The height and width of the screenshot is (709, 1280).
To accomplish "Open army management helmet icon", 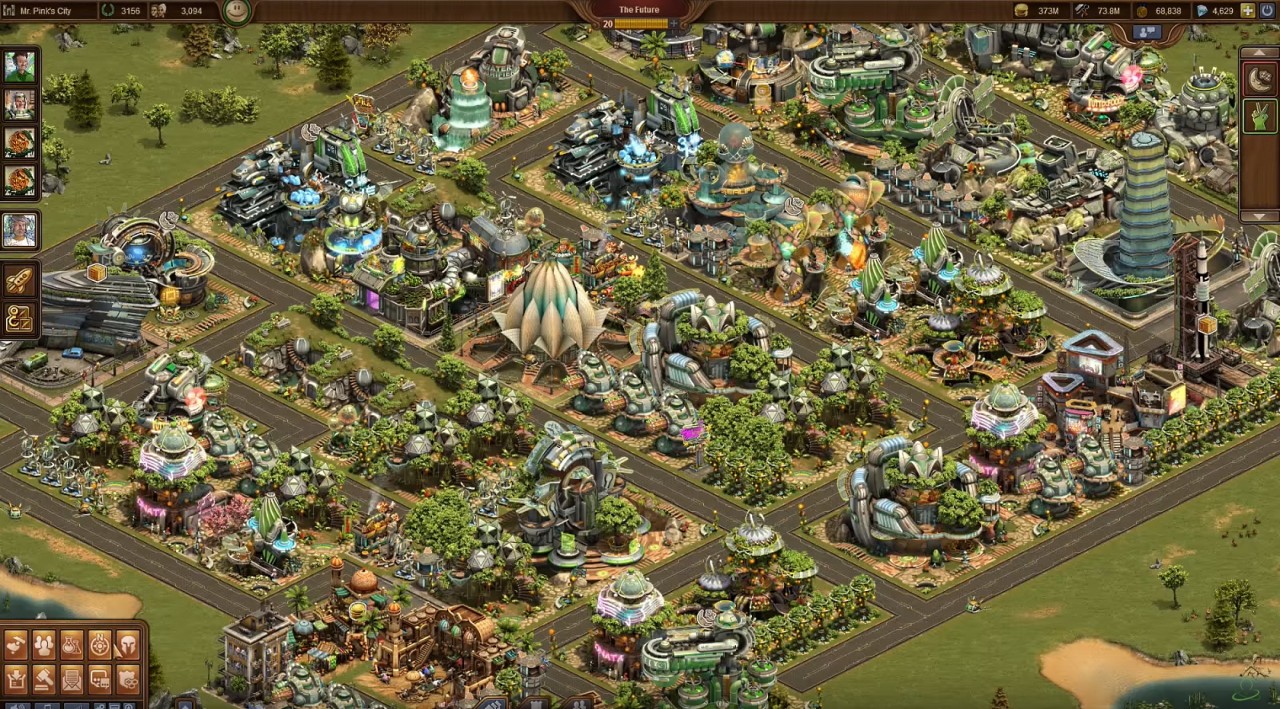I will tap(128, 645).
